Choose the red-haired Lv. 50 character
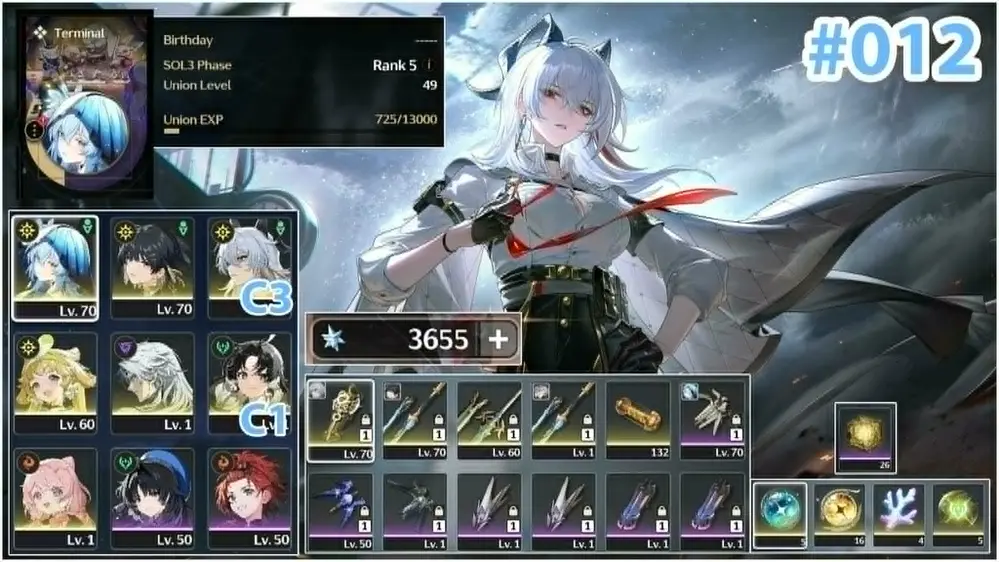The height and width of the screenshot is (562, 999). coord(249,496)
